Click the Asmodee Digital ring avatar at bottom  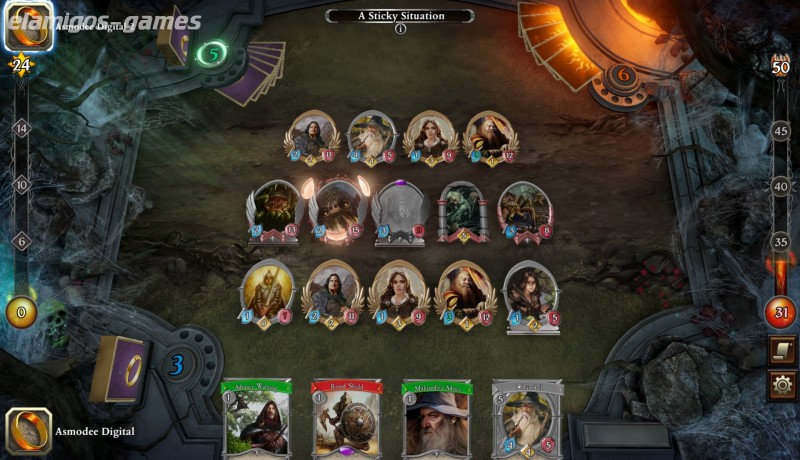[28, 431]
